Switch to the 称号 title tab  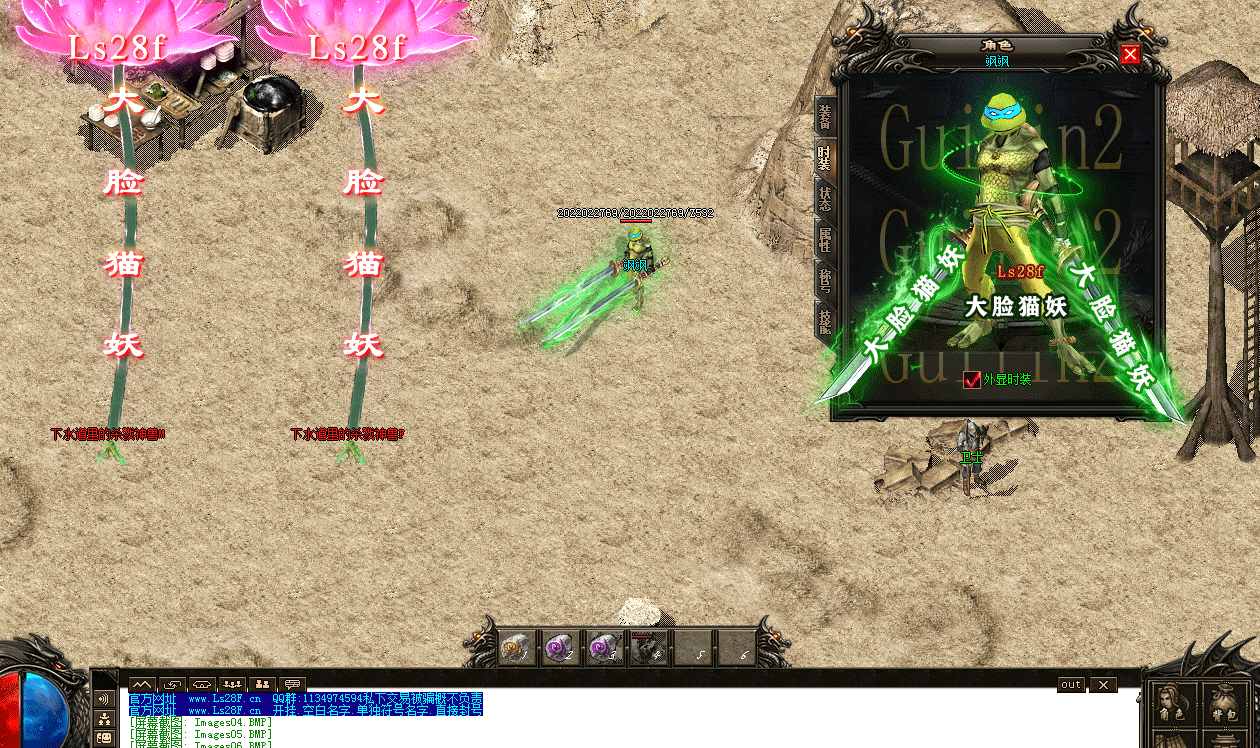click(825, 280)
